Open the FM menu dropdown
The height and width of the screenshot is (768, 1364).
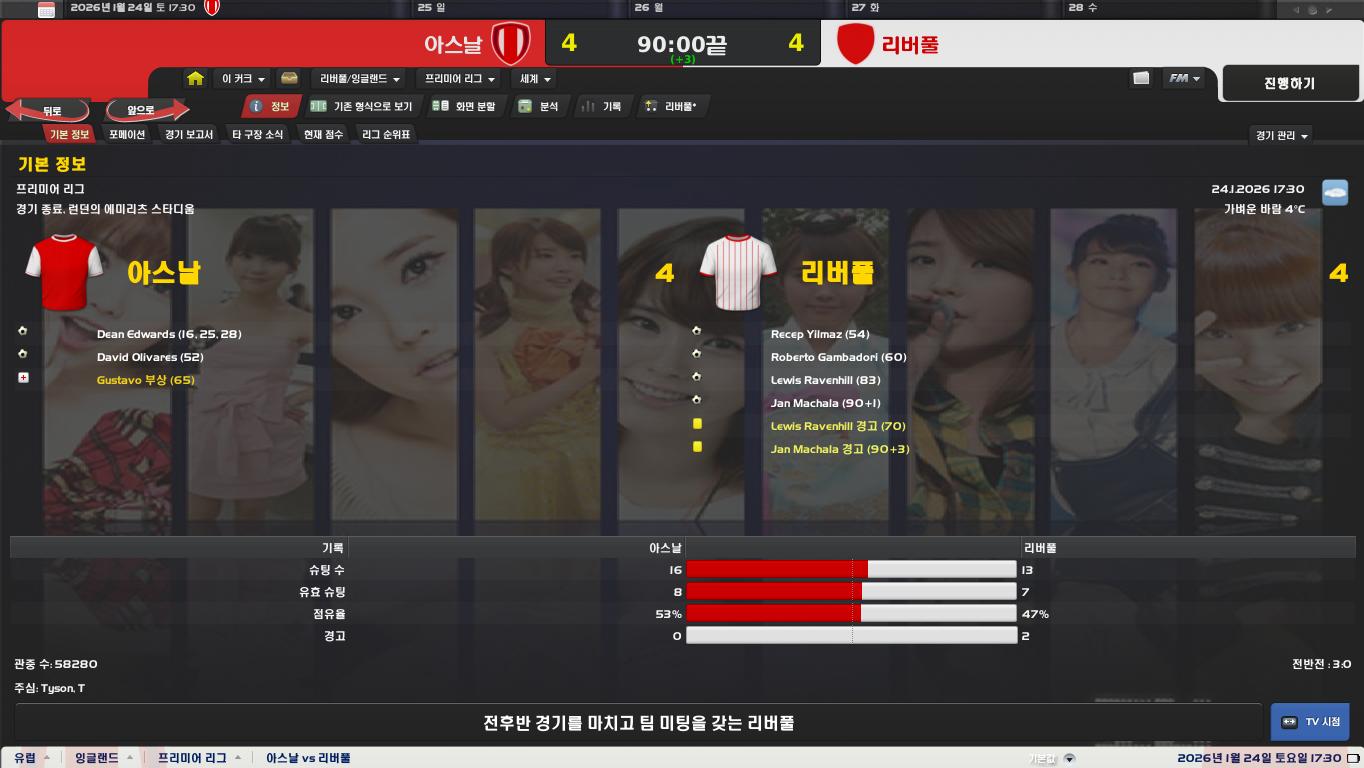1184,78
